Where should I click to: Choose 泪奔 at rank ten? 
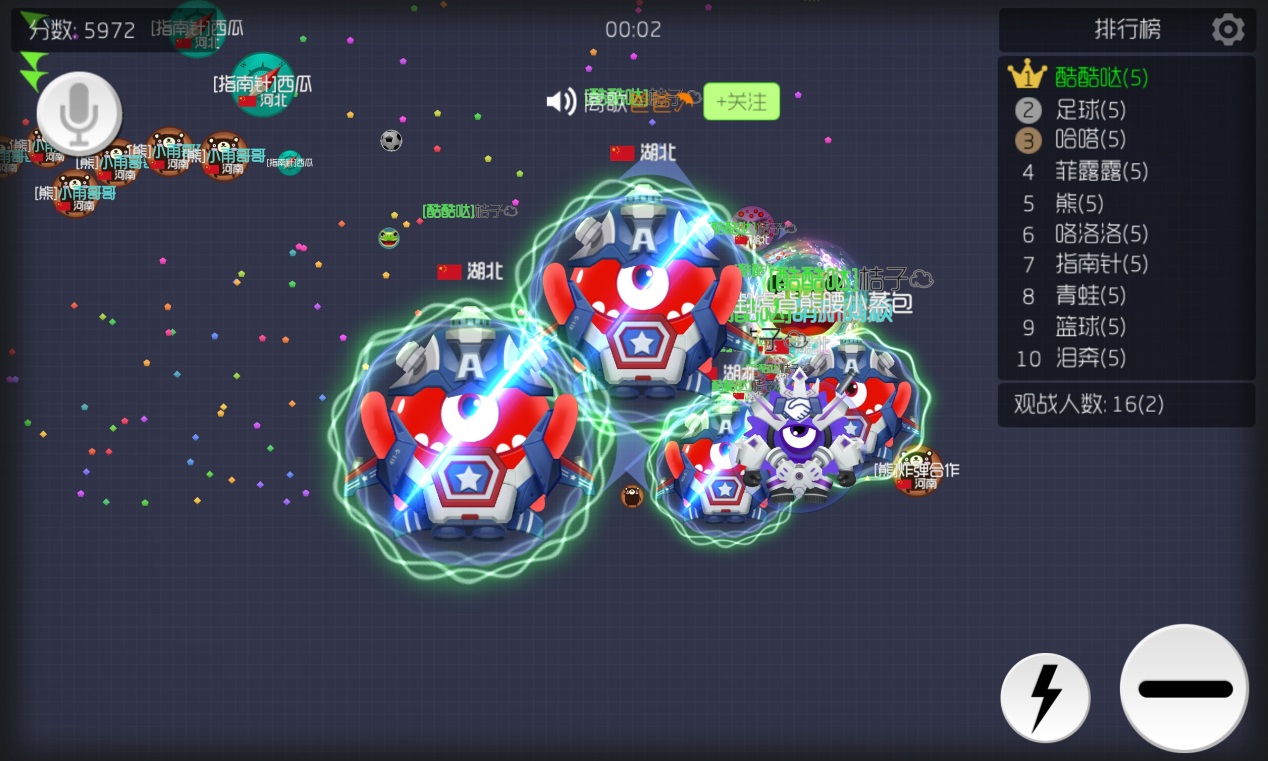click(x=1090, y=358)
